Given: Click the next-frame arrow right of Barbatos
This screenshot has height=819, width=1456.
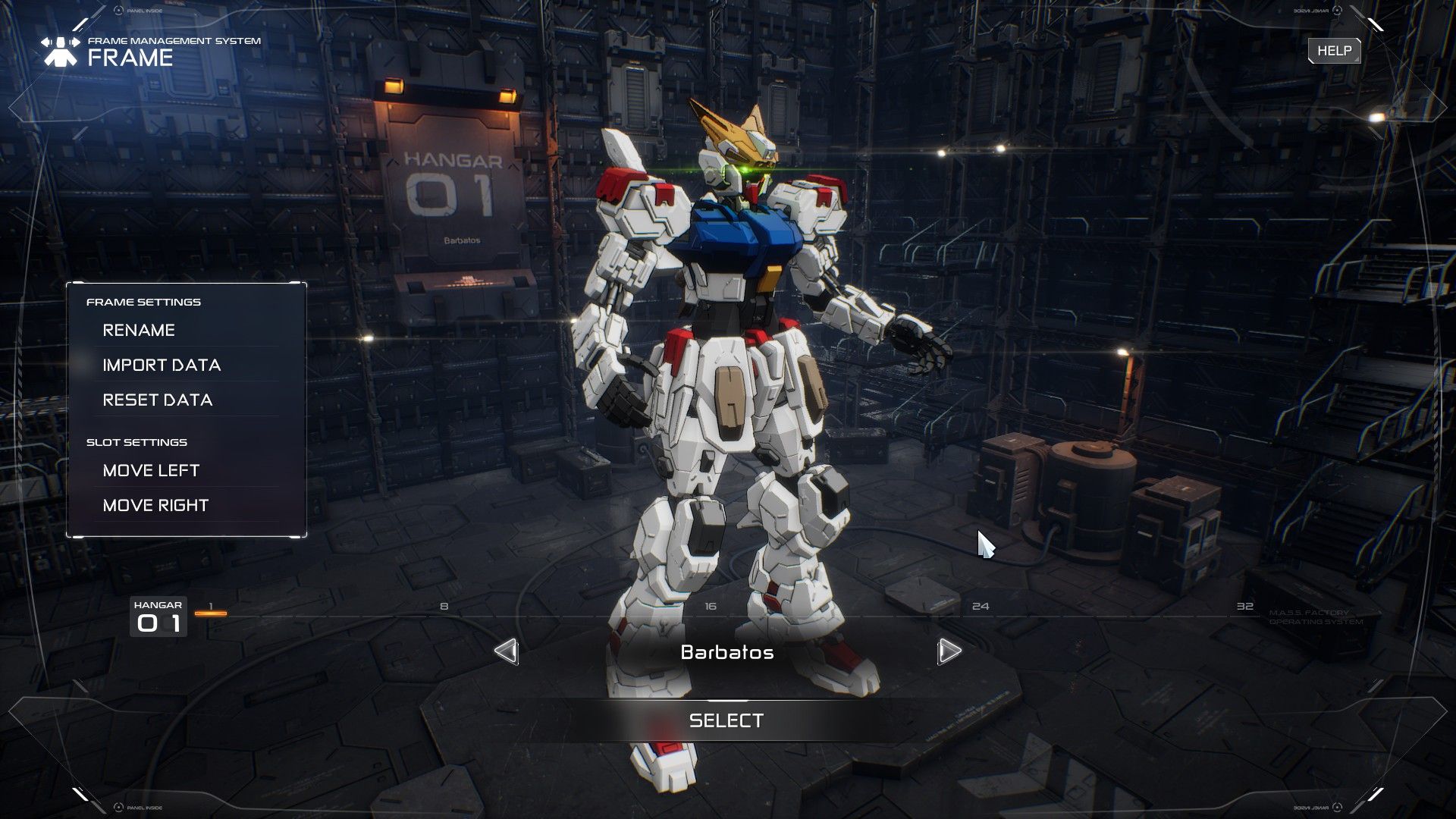Looking at the screenshot, I should pyautogui.click(x=949, y=651).
